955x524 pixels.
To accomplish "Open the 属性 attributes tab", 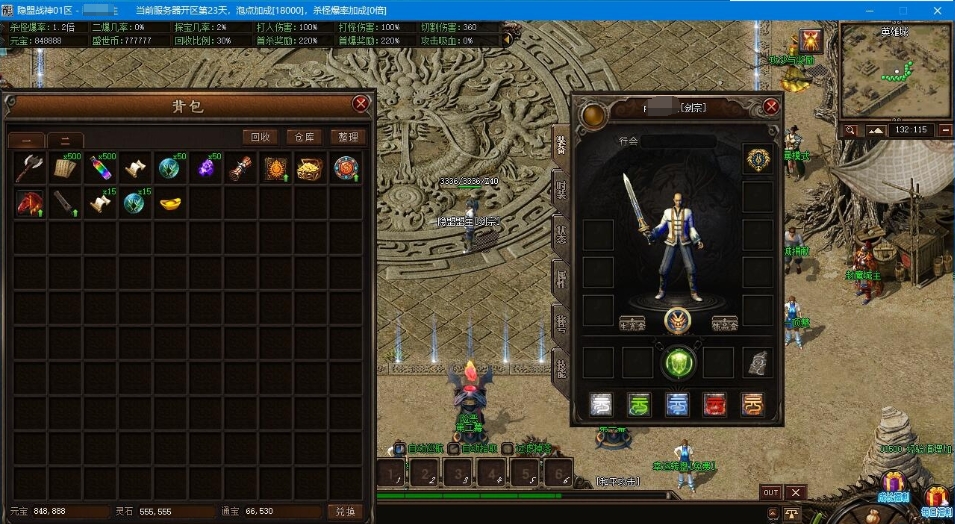I will pyautogui.click(x=560, y=278).
